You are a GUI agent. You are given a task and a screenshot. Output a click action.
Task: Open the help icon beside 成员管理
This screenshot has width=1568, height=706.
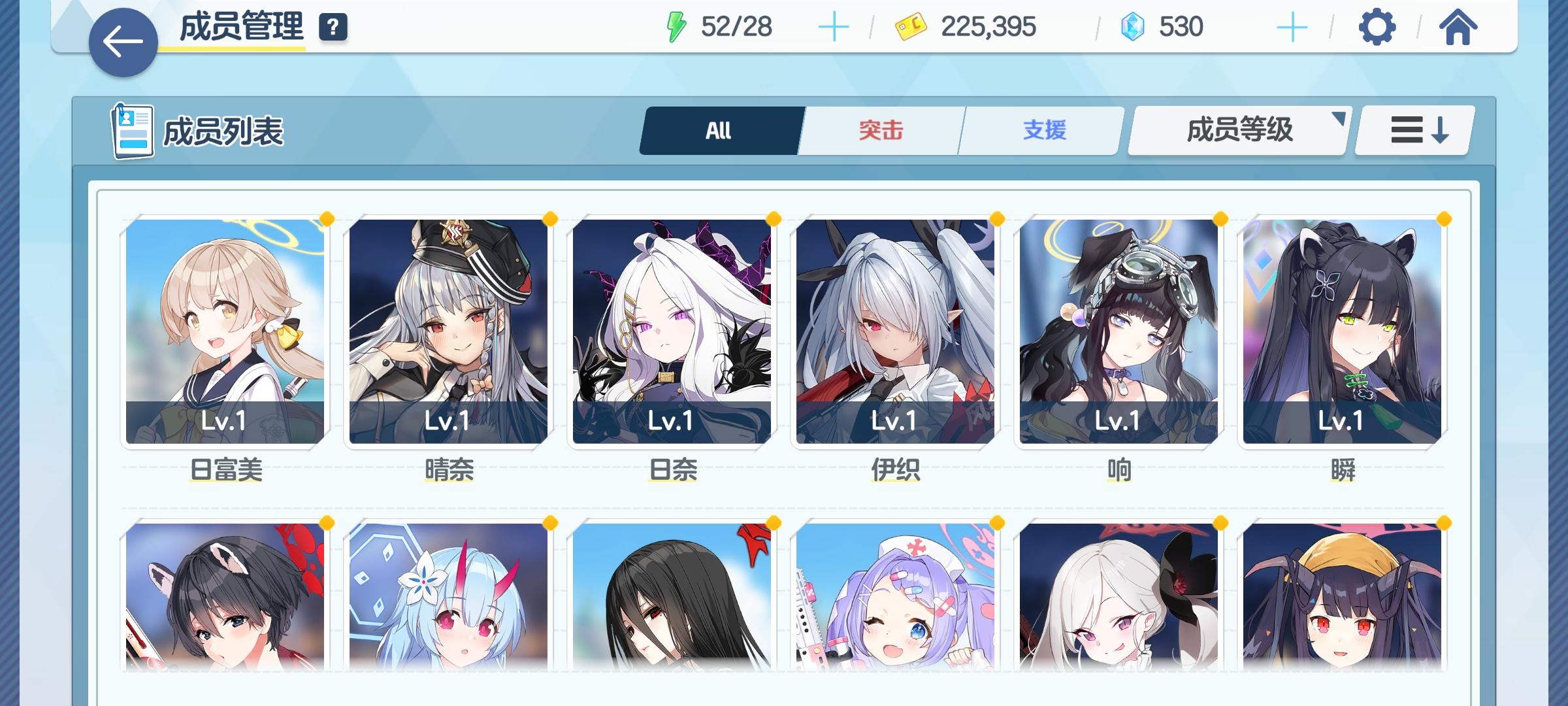click(x=332, y=27)
